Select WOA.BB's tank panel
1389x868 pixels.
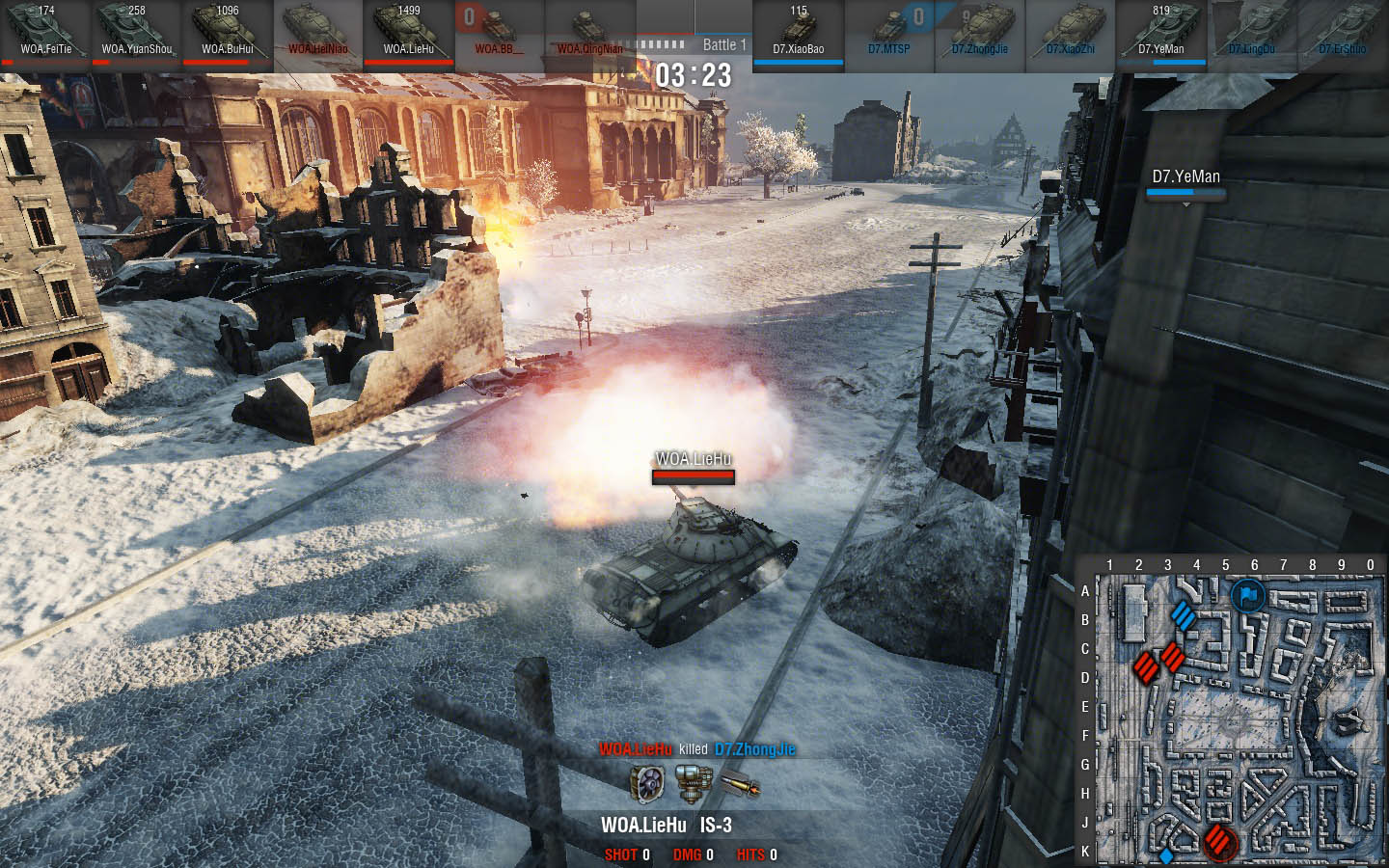pos(499,32)
